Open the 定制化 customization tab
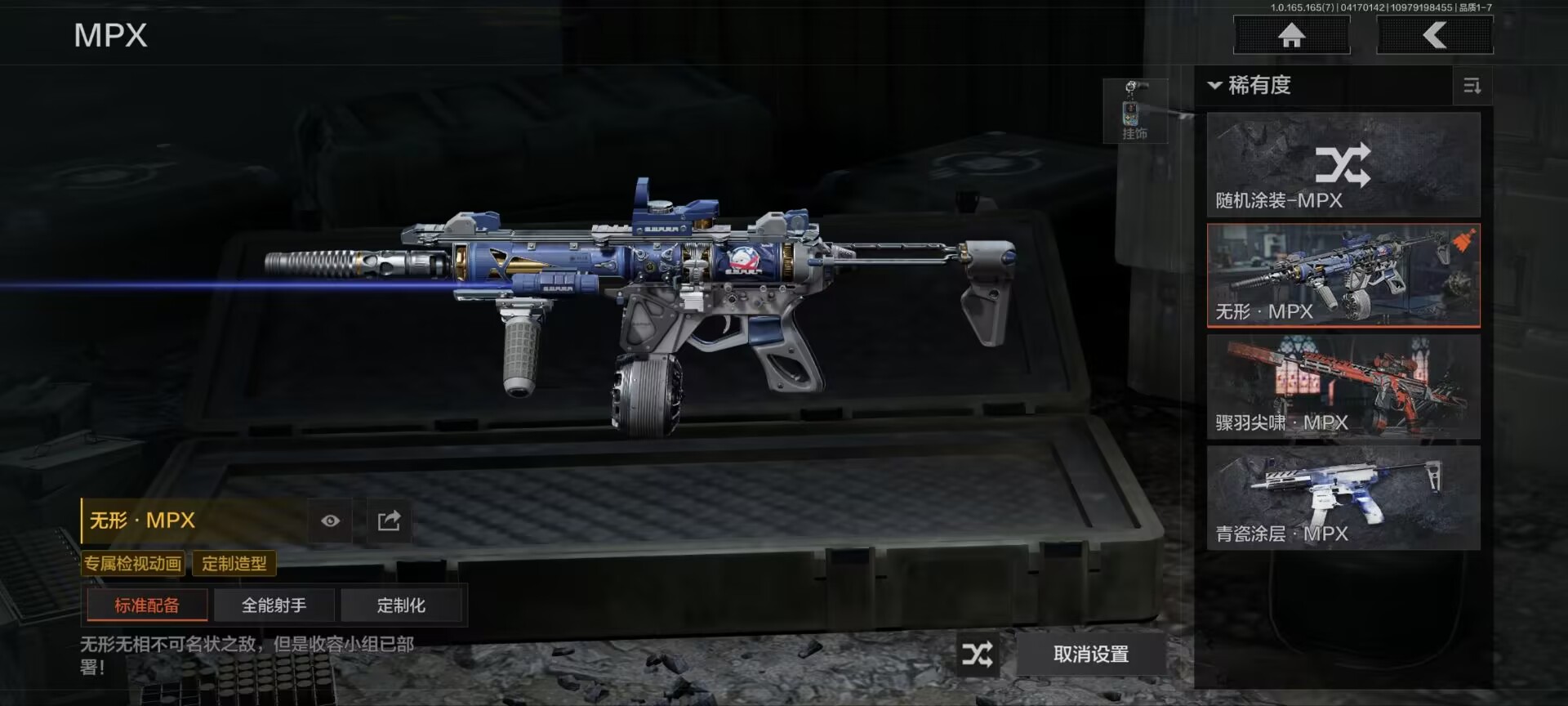This screenshot has height=706, width=1568. [401, 605]
